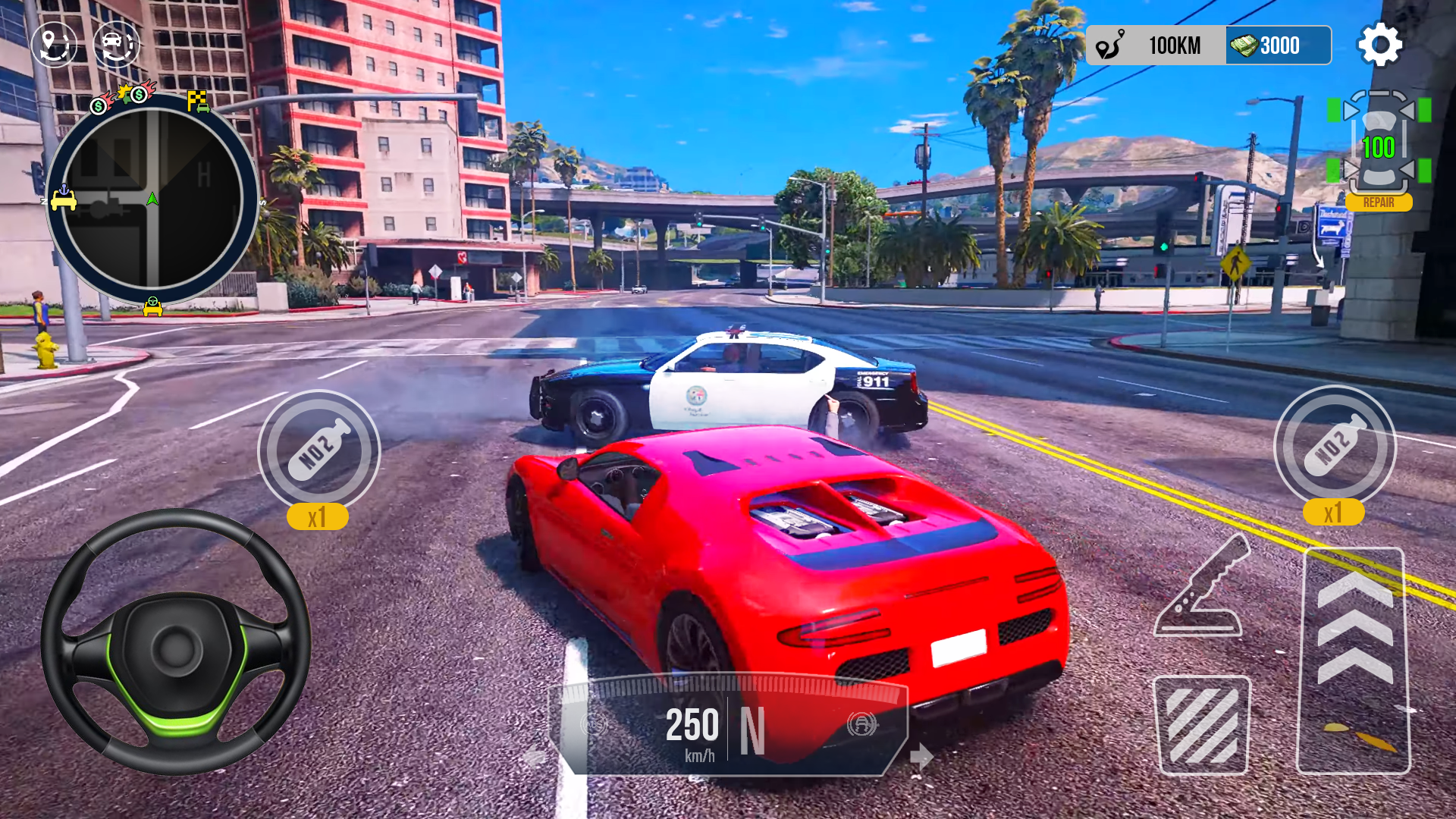Open the cash balance showing 3000

(x=1278, y=45)
